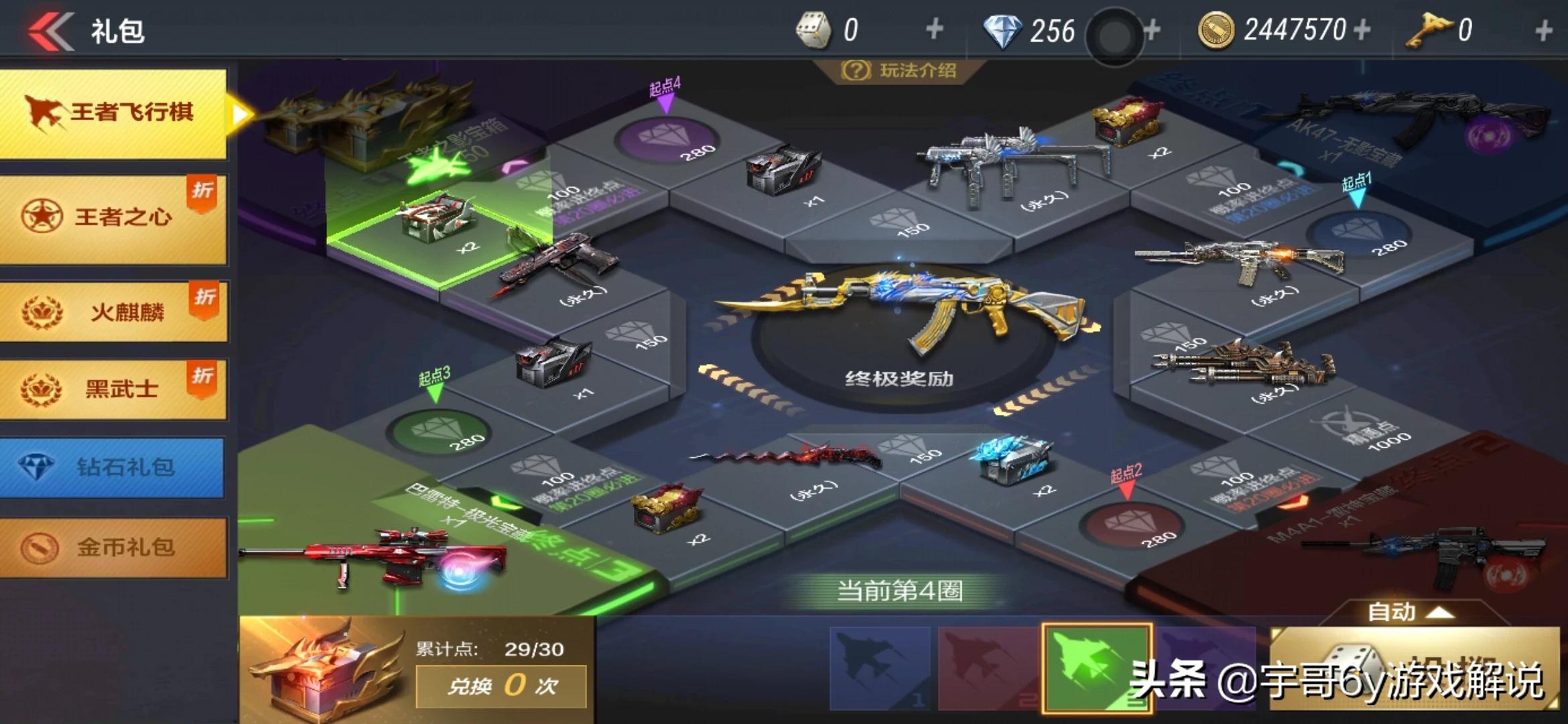Add keys with the plus button
1568x724 pixels.
tap(1543, 29)
